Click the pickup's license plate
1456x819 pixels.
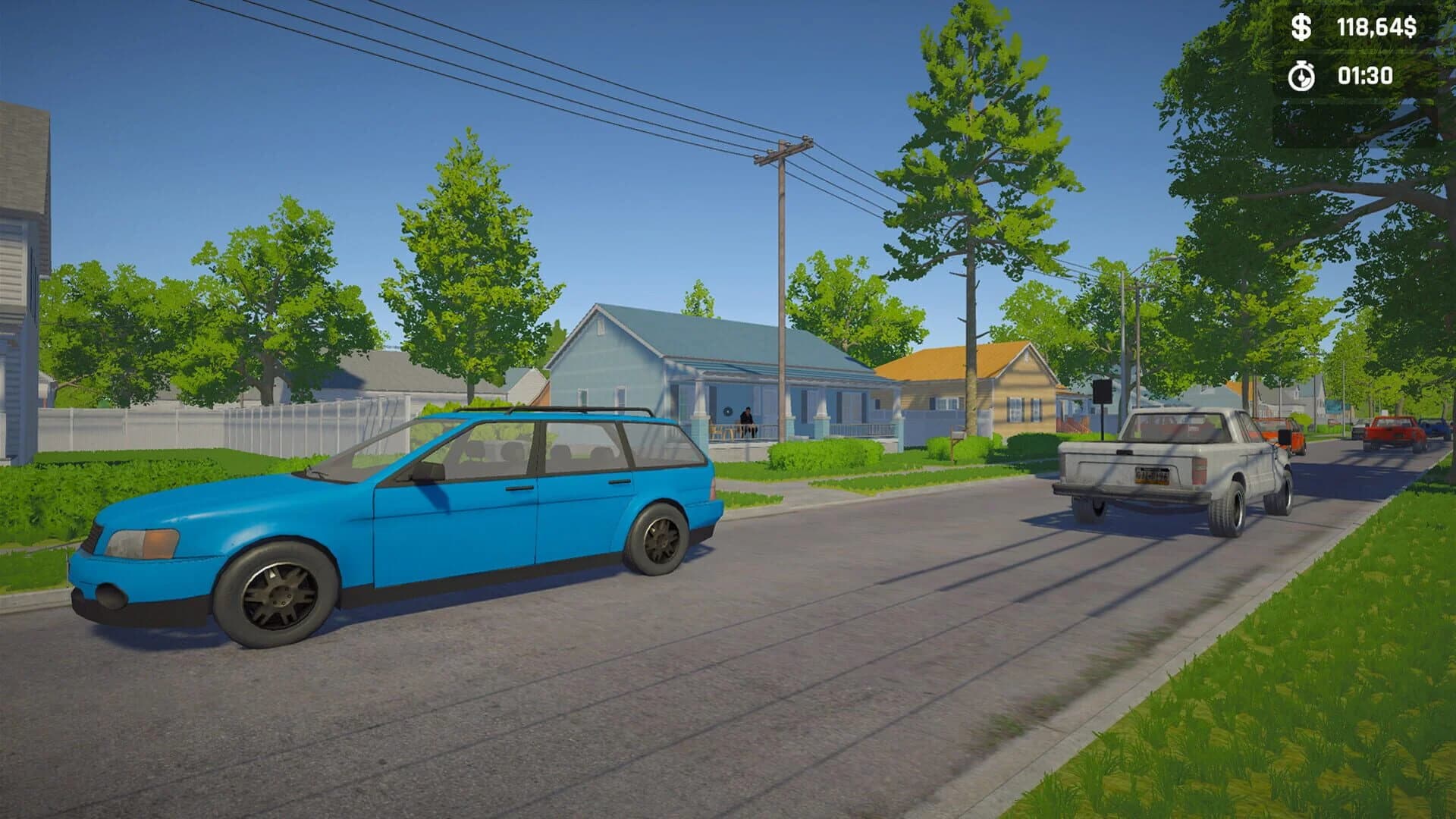[x=1152, y=475]
